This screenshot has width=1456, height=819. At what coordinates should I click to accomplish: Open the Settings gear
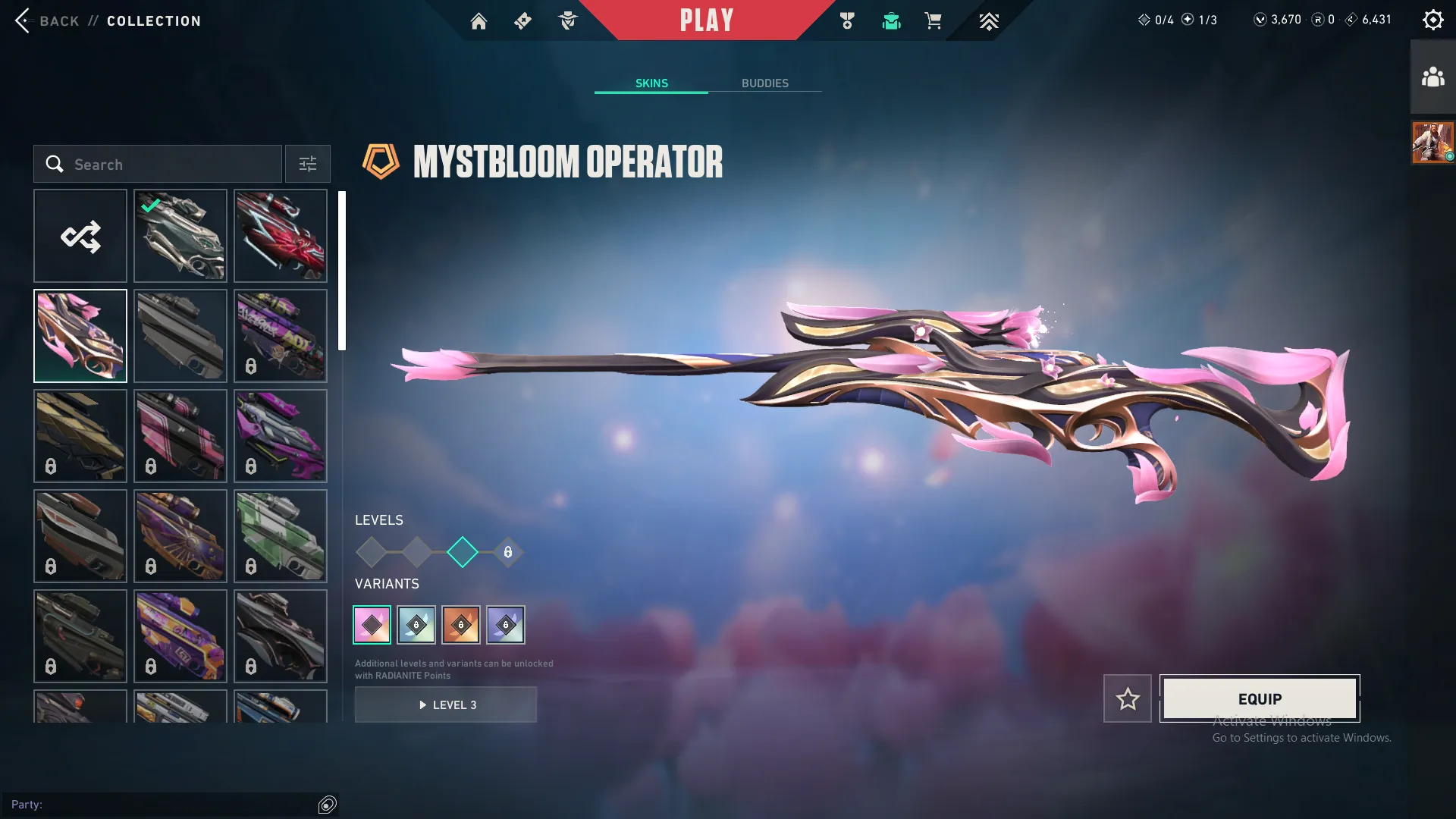pos(1434,19)
